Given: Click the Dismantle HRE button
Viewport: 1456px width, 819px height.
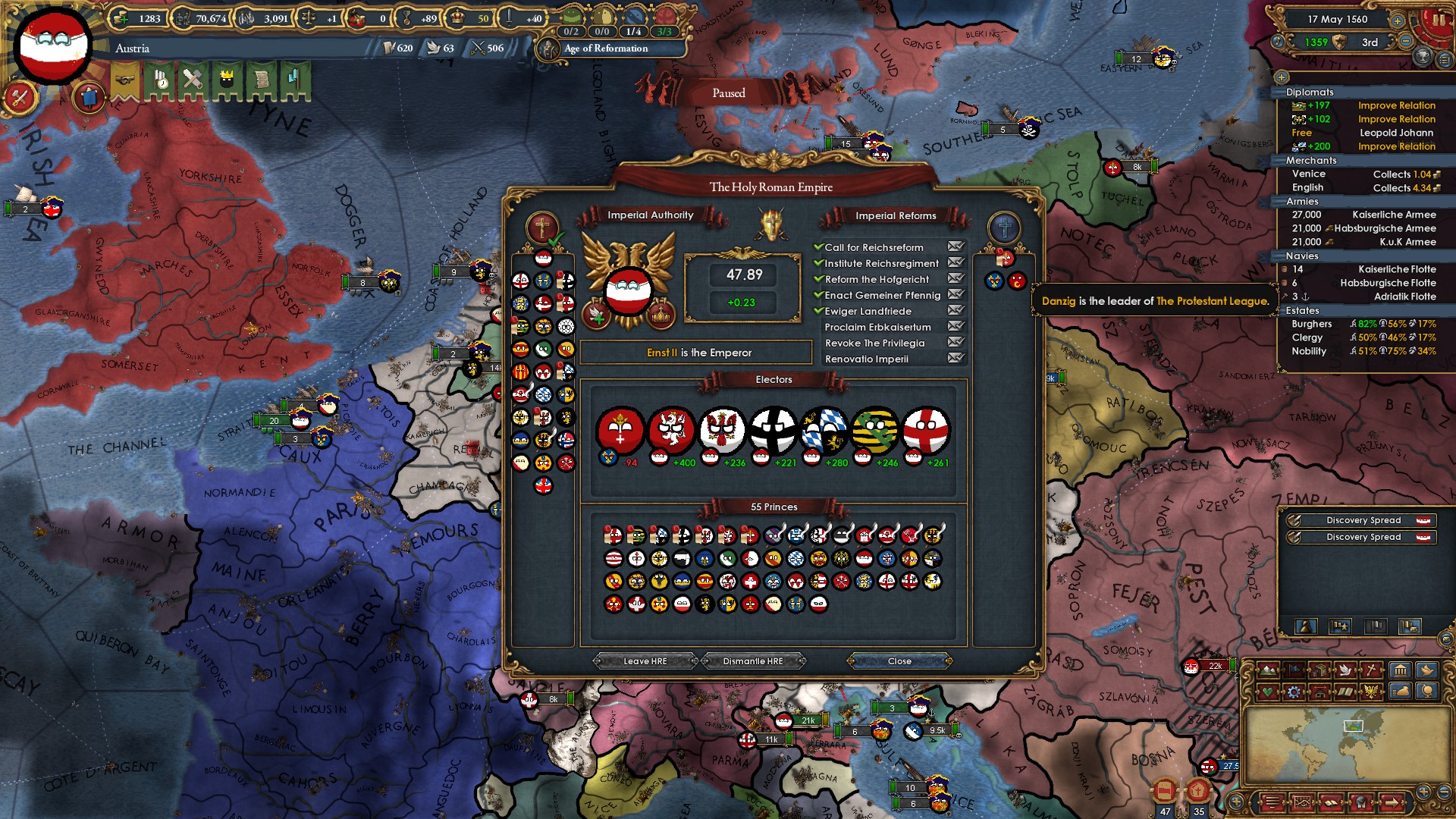Looking at the screenshot, I should [752, 661].
